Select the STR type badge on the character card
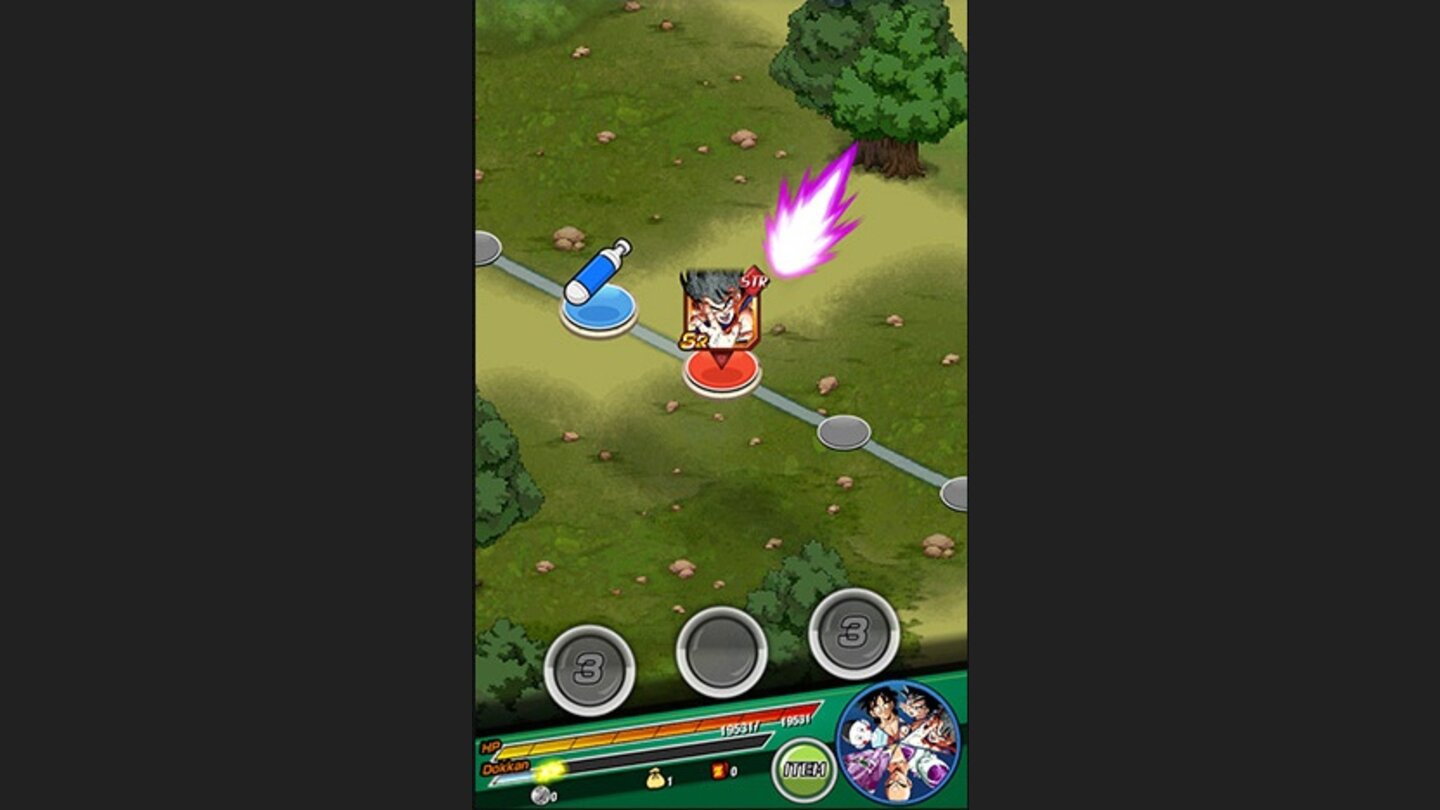The height and width of the screenshot is (810, 1440). (x=755, y=281)
